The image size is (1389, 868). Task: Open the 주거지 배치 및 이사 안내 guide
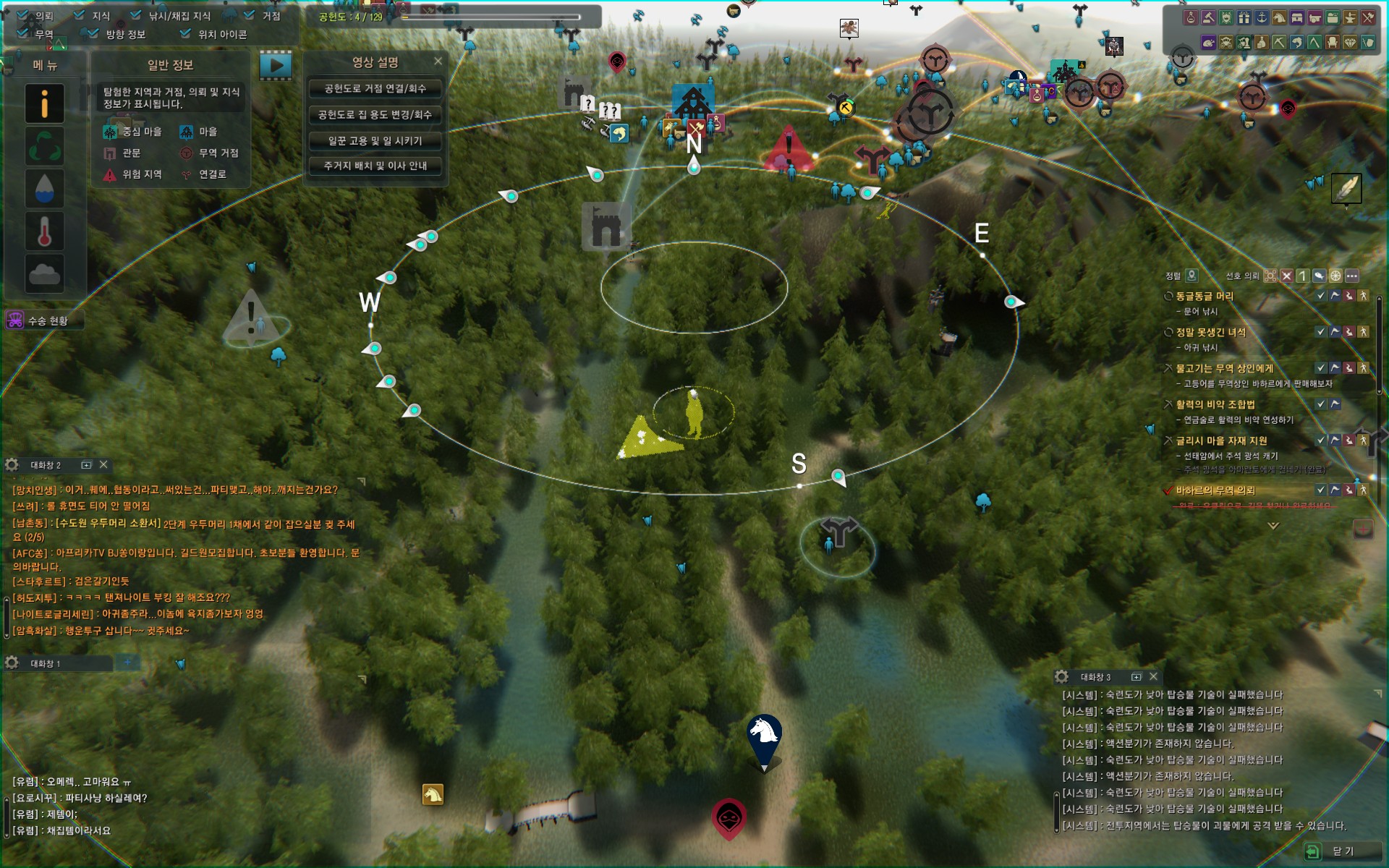(x=375, y=166)
